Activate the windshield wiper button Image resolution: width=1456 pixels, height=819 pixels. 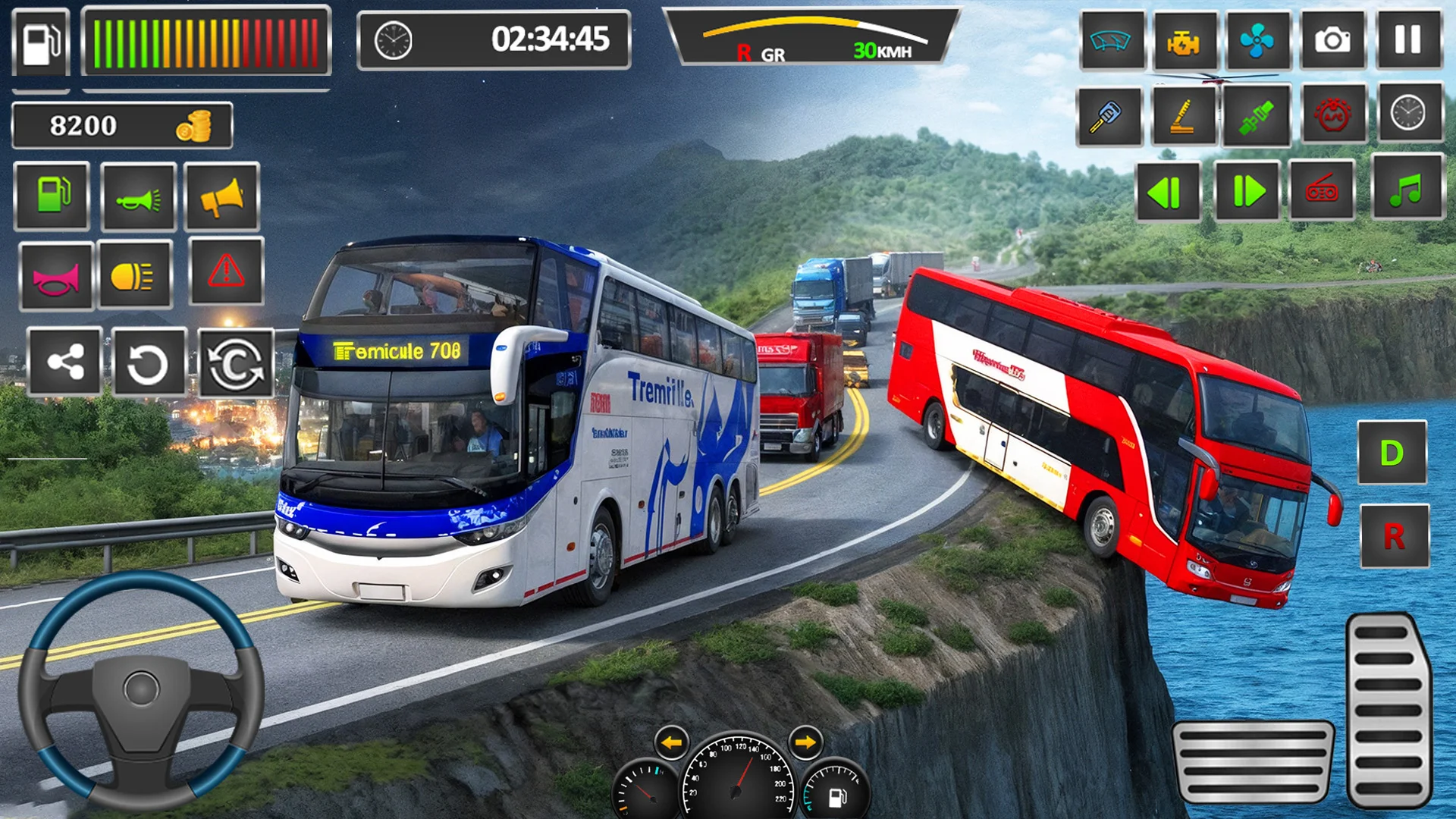click(1110, 39)
